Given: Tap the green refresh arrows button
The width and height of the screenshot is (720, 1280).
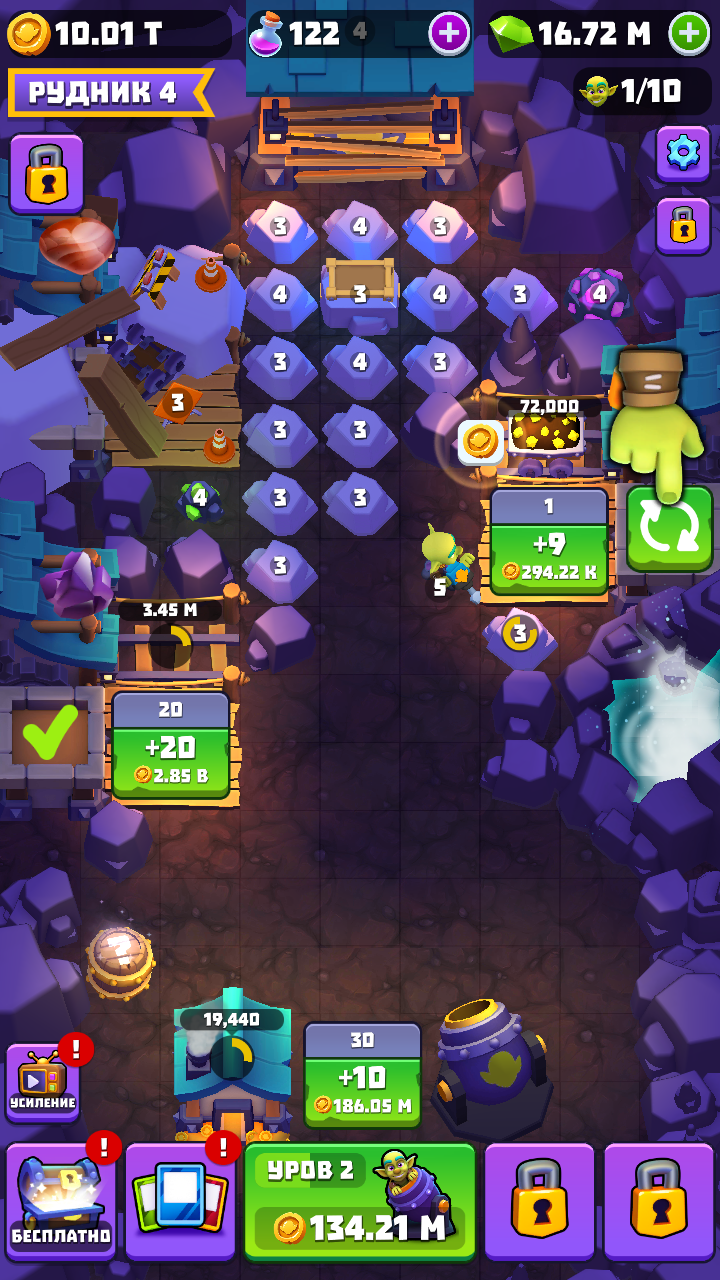Looking at the screenshot, I should 669,529.
